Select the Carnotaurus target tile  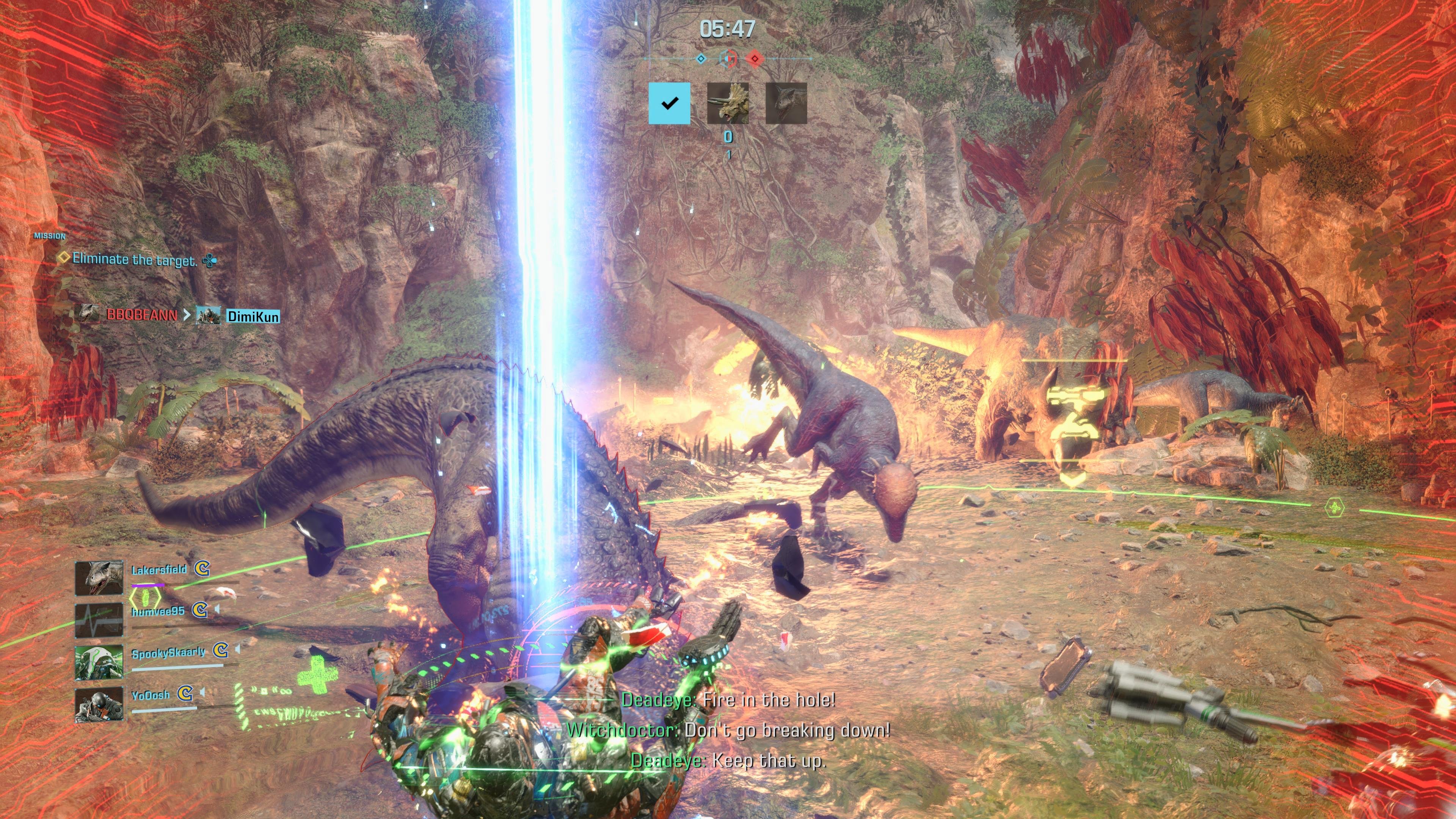(x=786, y=104)
